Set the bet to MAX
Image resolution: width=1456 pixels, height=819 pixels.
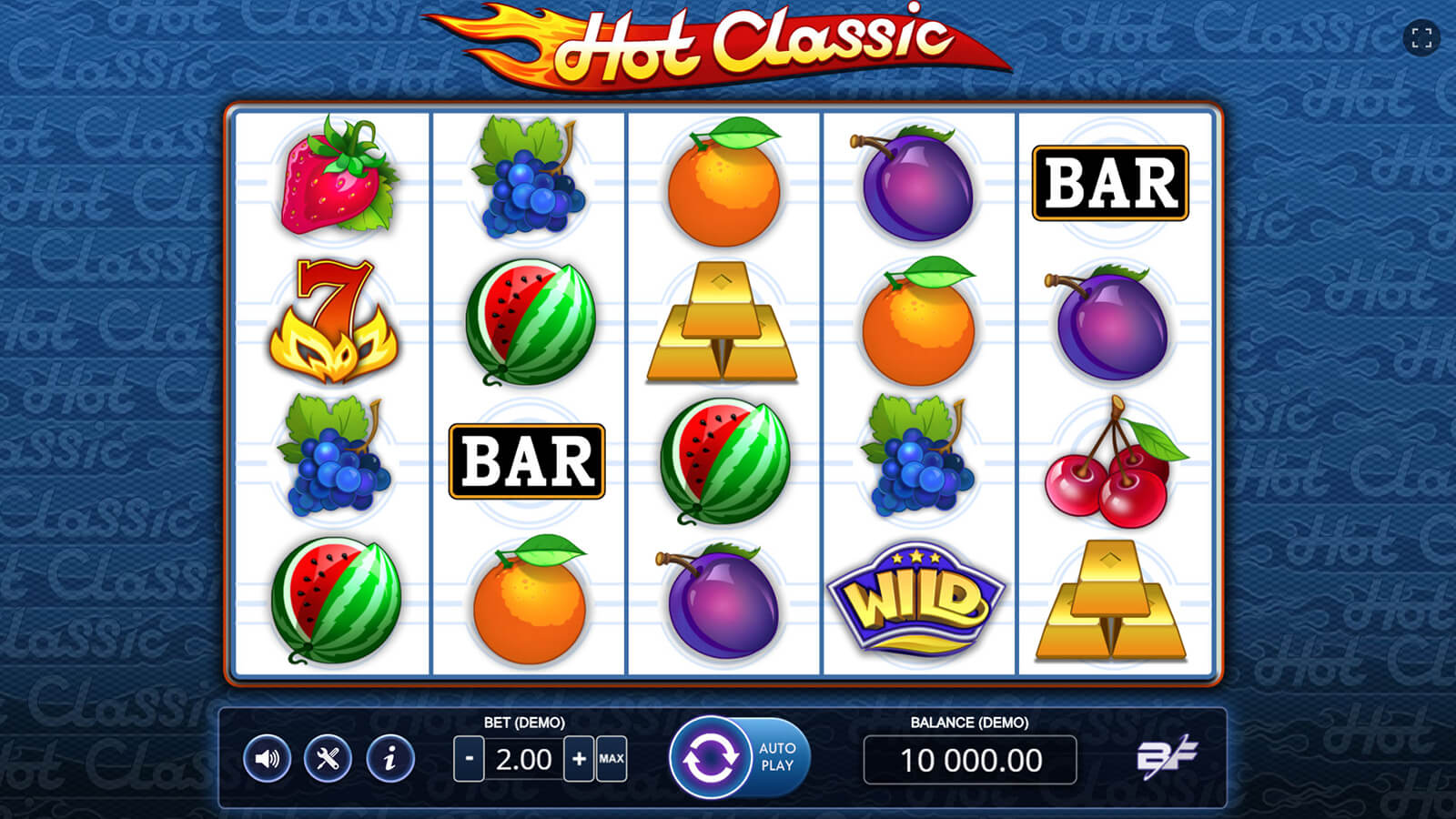click(612, 759)
